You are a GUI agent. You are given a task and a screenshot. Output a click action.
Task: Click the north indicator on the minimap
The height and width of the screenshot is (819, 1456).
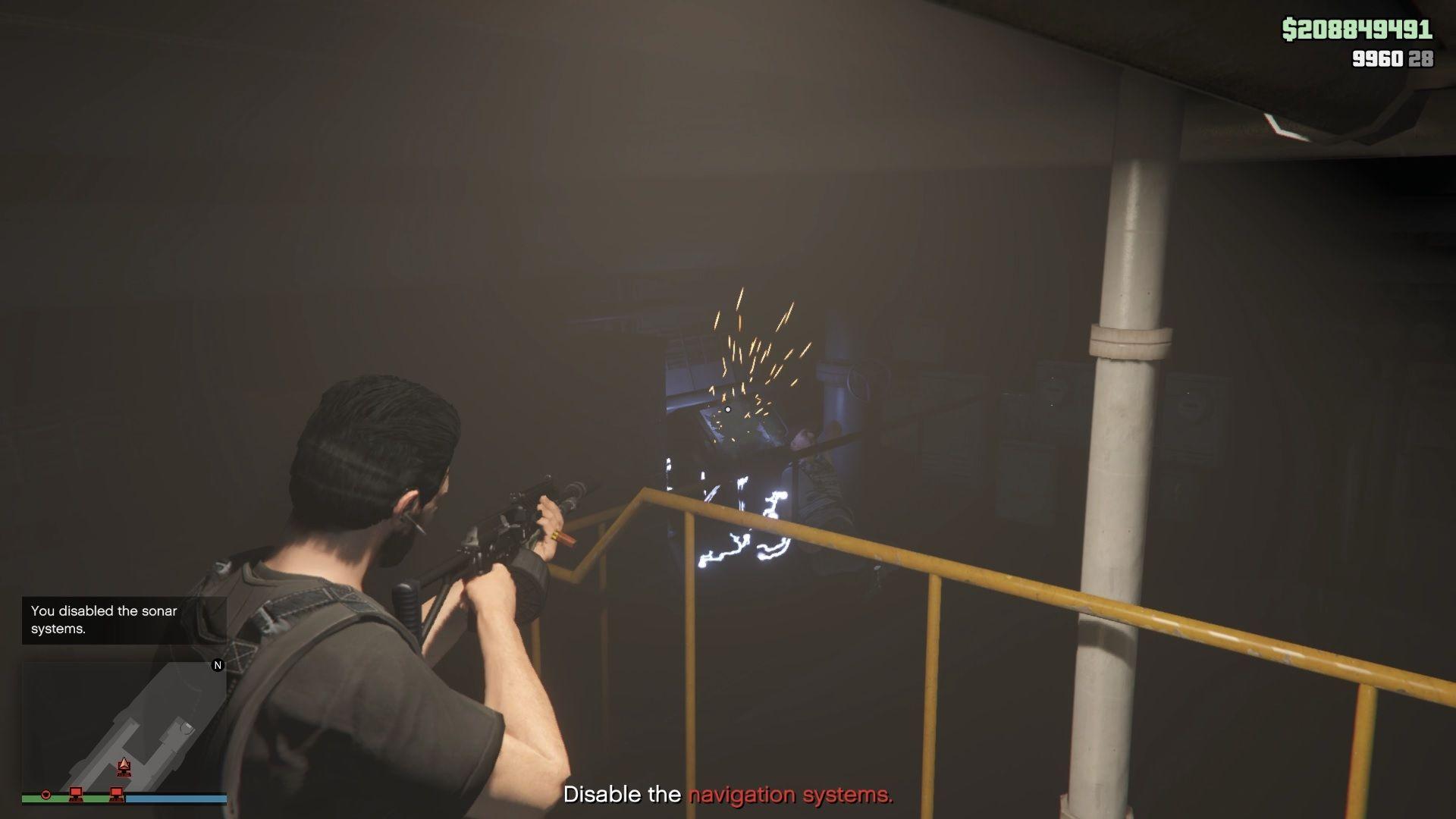(218, 665)
